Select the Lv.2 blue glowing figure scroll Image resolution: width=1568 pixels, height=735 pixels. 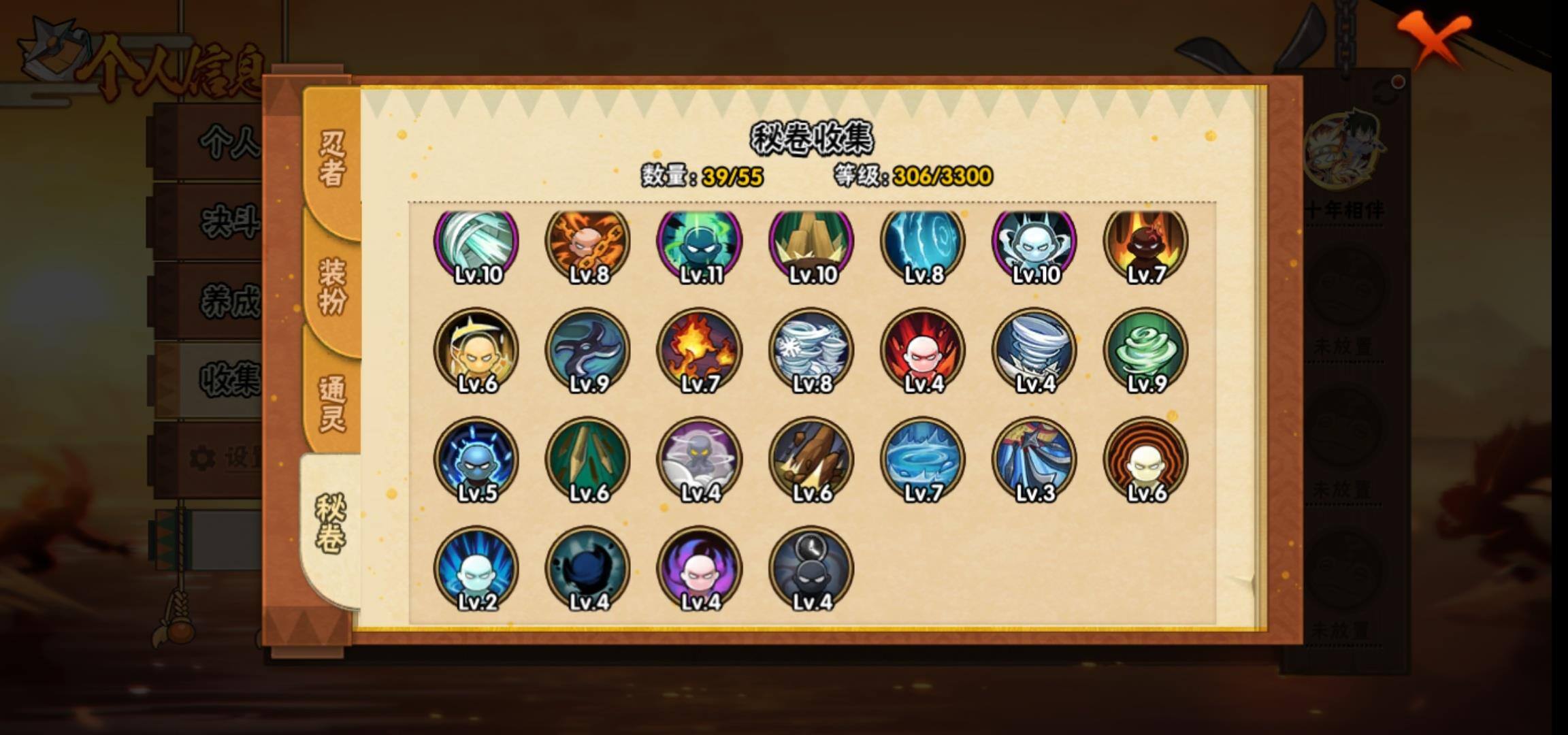(476, 569)
